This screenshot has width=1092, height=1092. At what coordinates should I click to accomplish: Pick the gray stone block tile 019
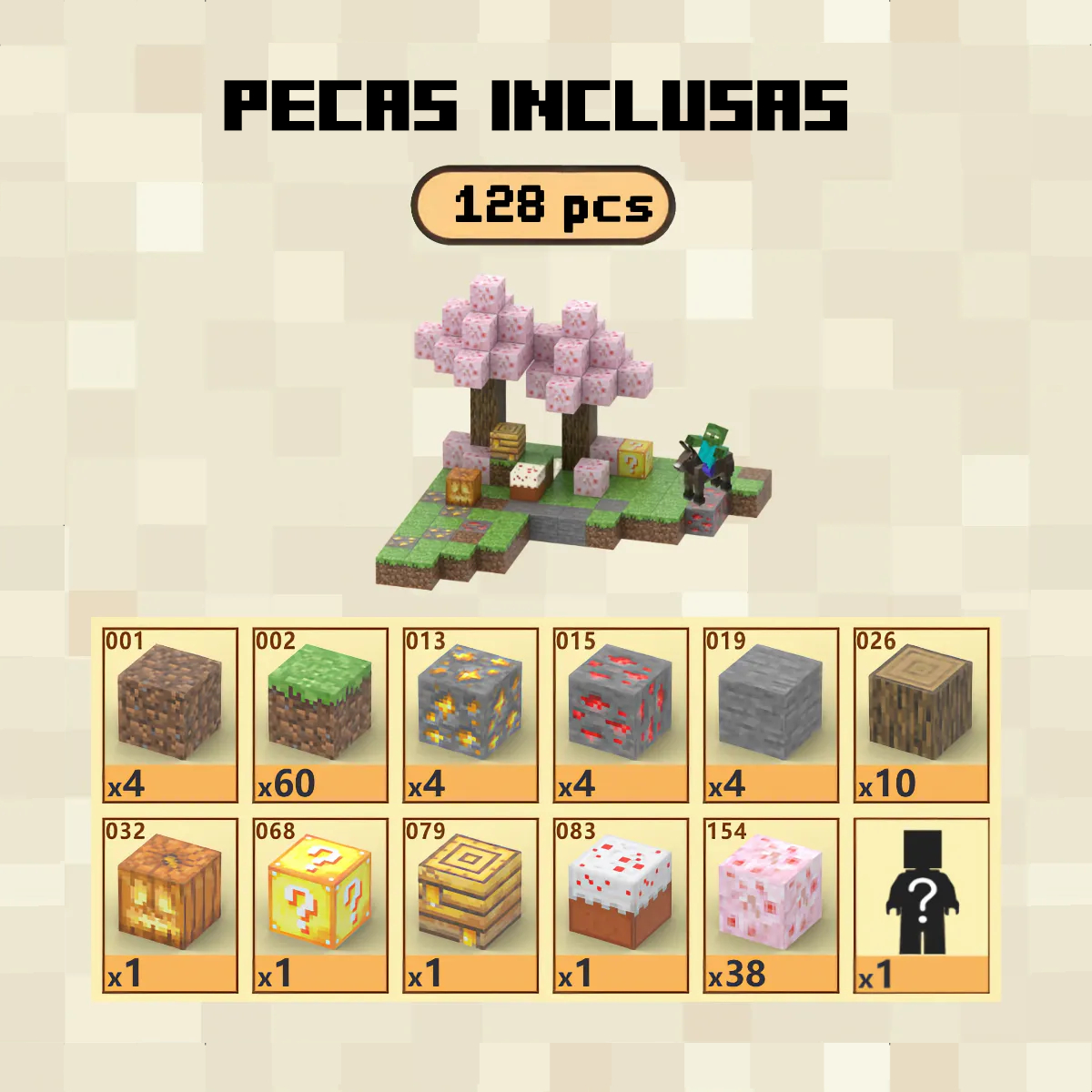tap(771, 715)
